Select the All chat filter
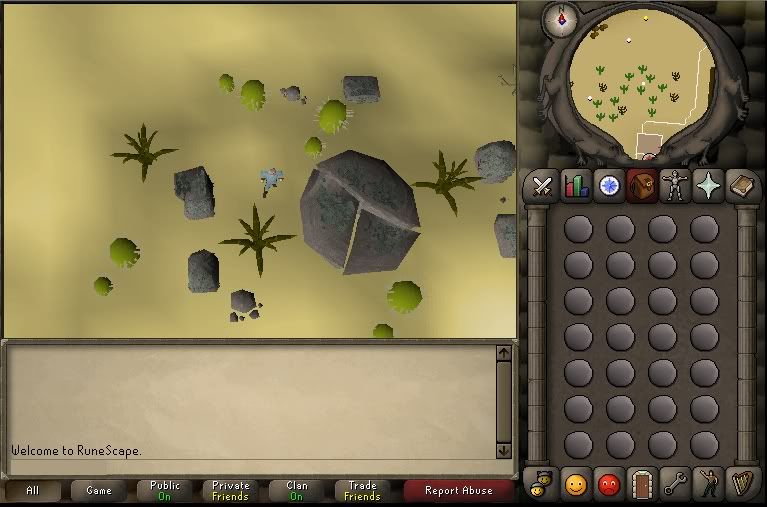This screenshot has height=507, width=767. click(x=33, y=491)
